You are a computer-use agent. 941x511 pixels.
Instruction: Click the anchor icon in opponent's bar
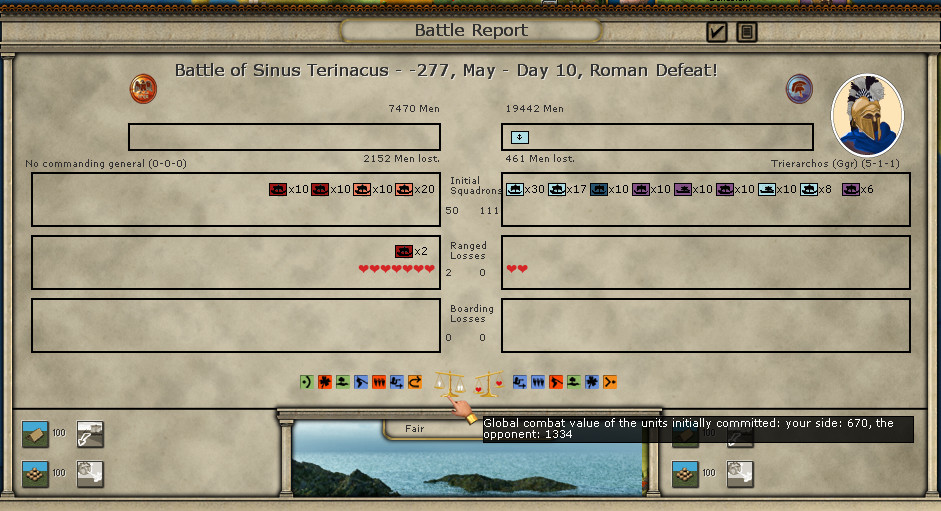[520, 137]
